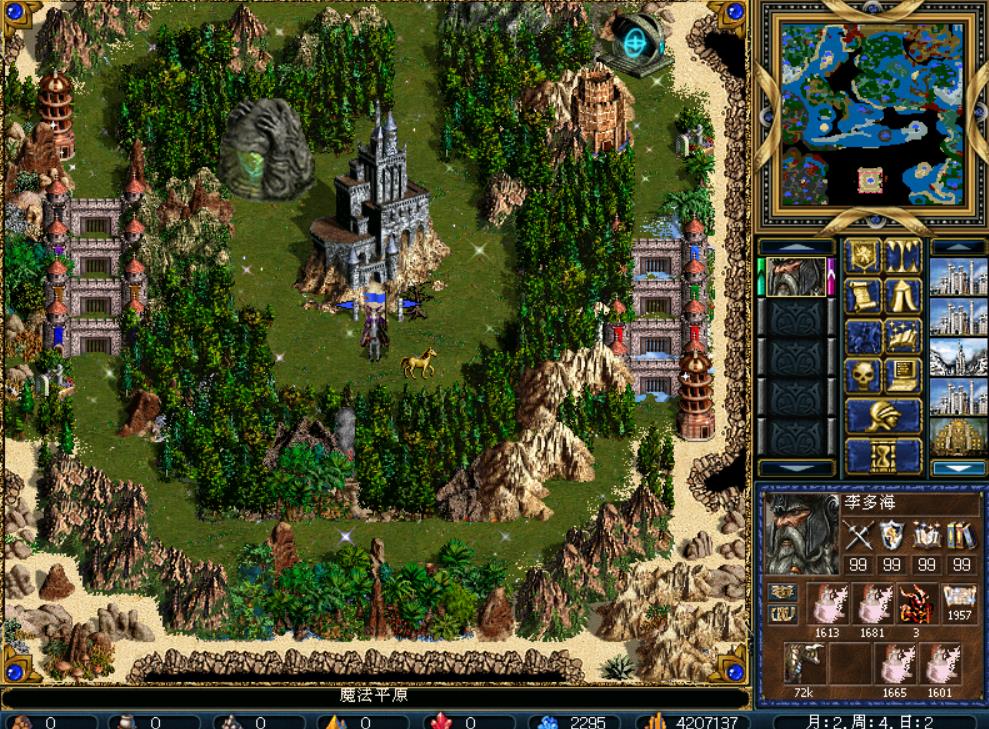Select the bearded hero portrait in hero list
Screen dimensions: 989x729
[796, 277]
